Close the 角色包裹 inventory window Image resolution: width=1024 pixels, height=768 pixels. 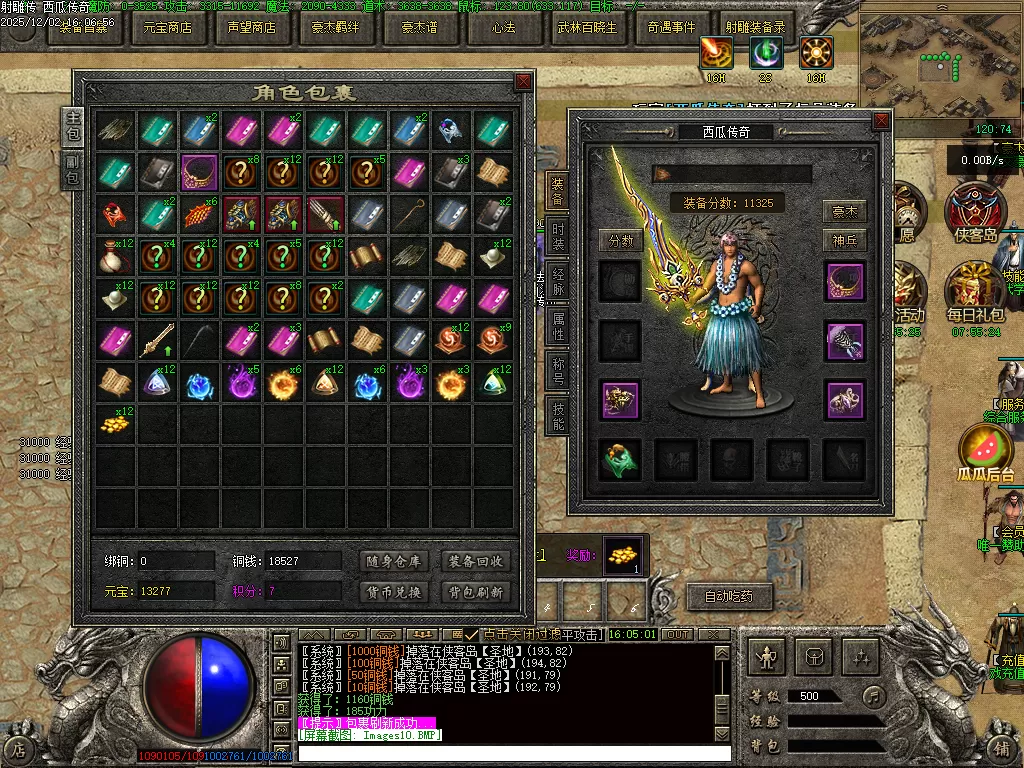point(523,81)
